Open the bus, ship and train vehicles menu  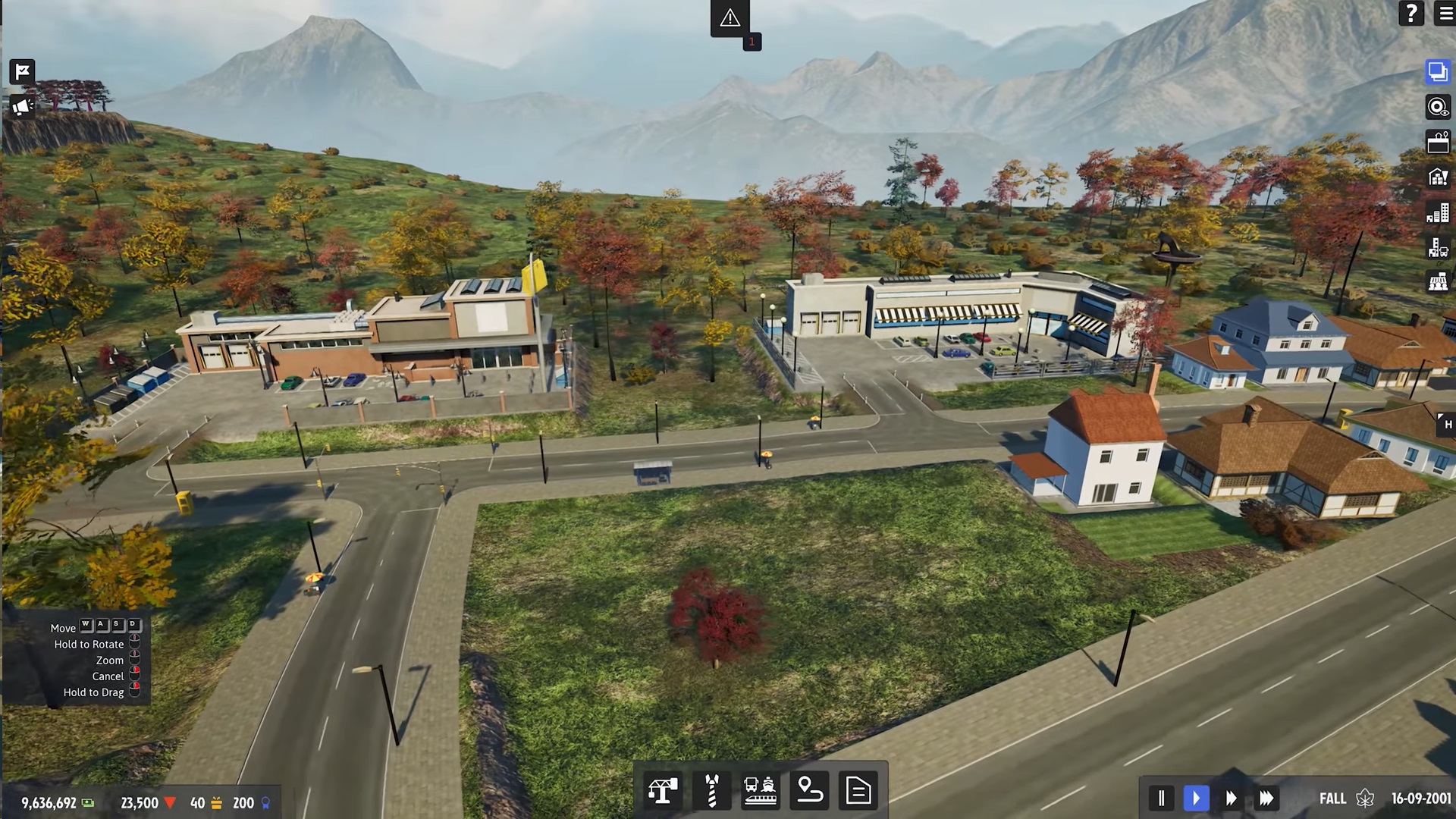click(760, 791)
